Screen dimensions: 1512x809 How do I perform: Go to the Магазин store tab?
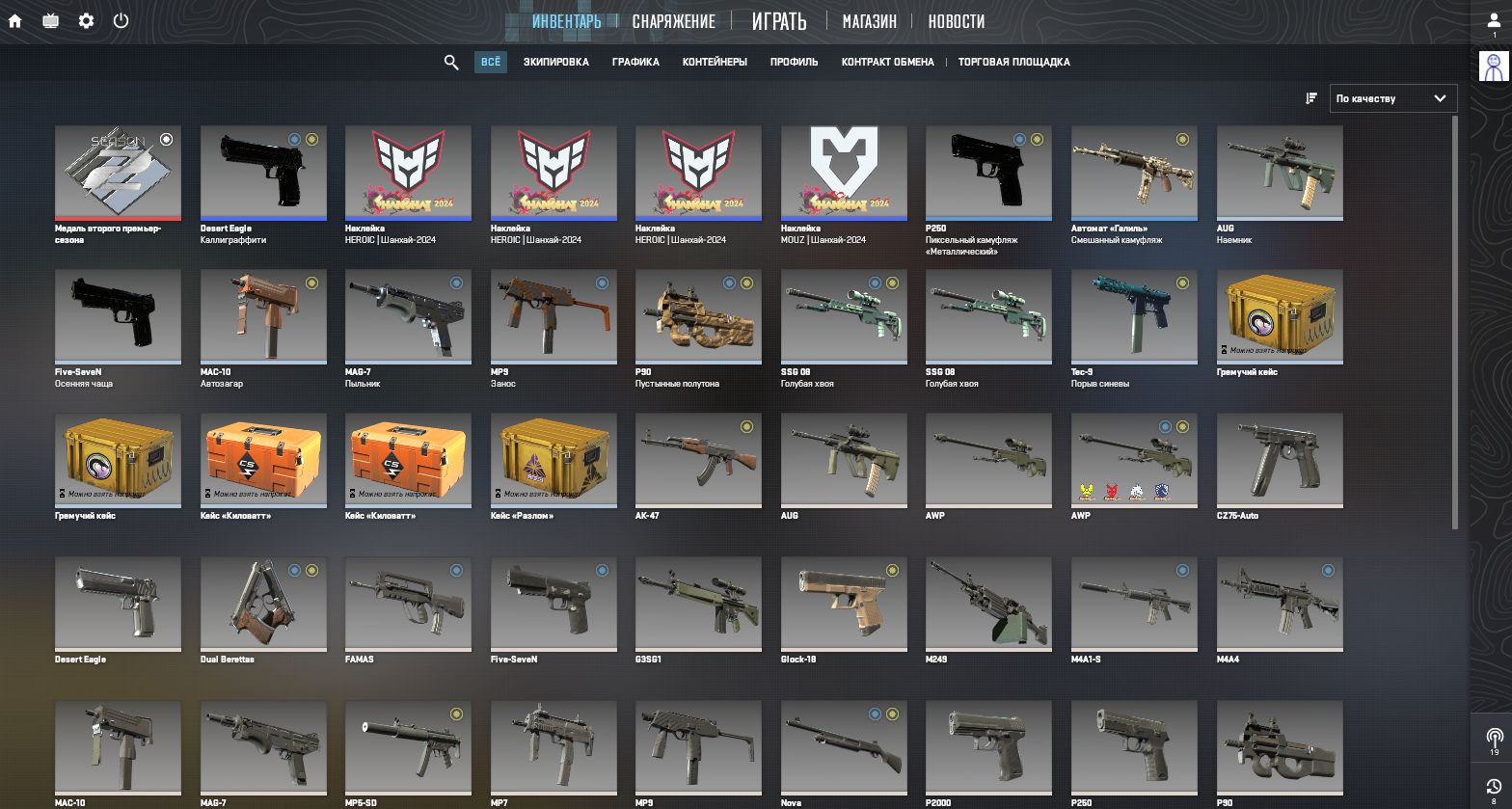pyautogui.click(x=869, y=21)
